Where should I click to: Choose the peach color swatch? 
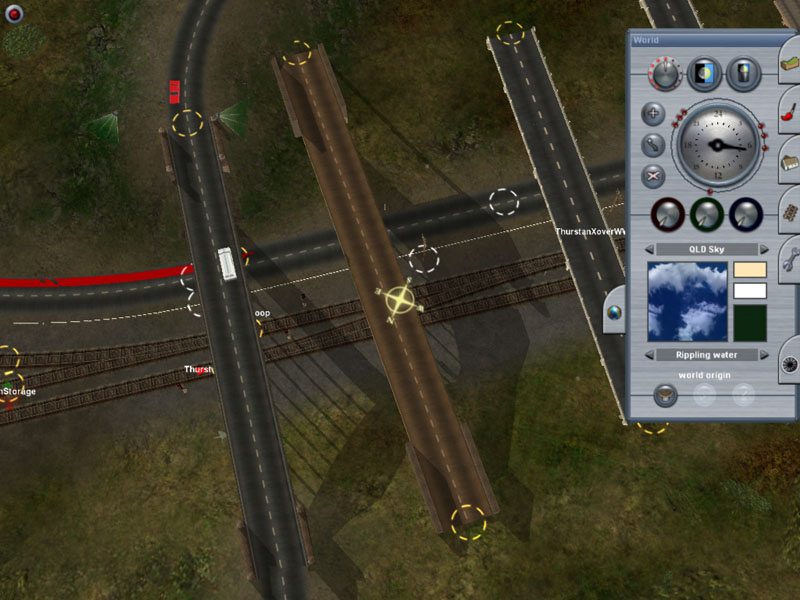(x=750, y=270)
